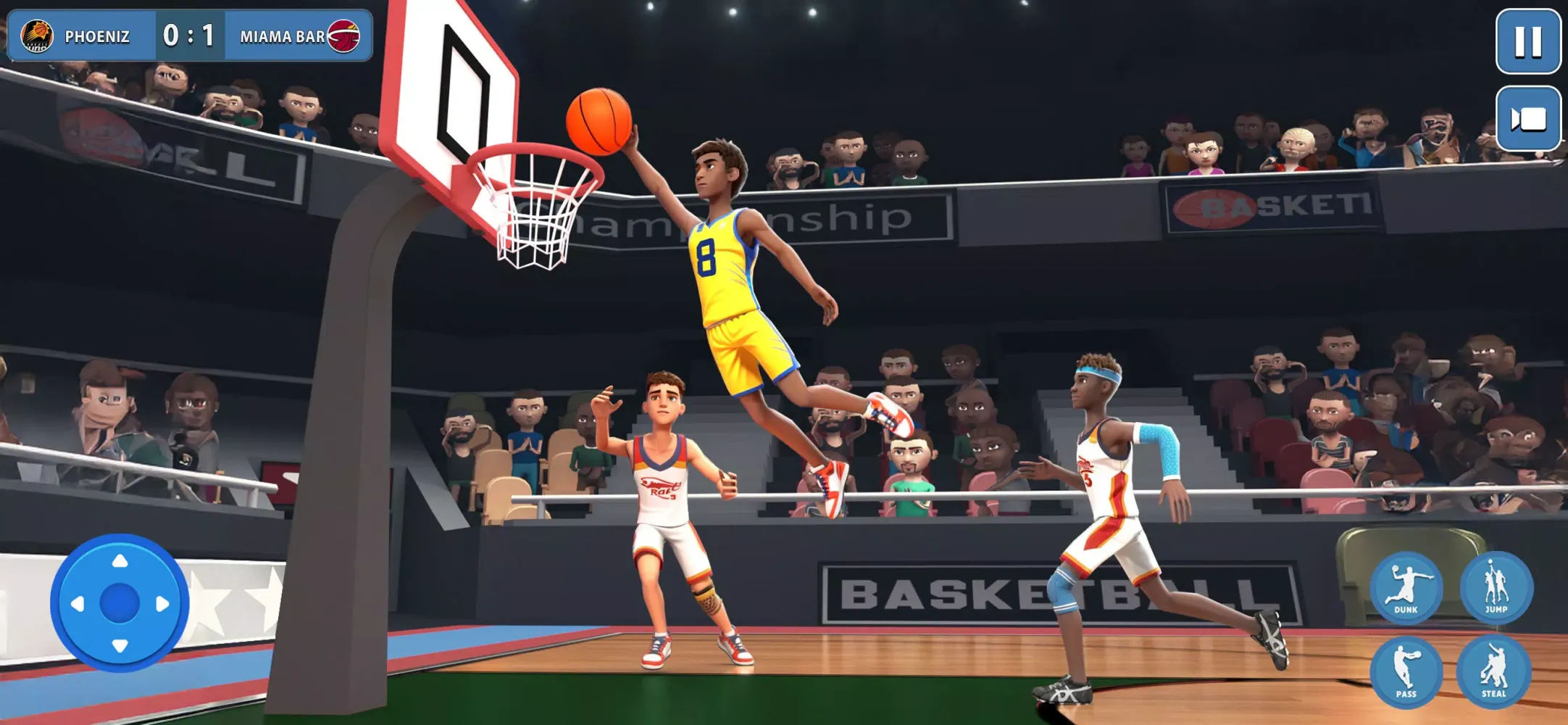Tap the joystick's left arrow
The width and height of the screenshot is (1568, 725).
[x=78, y=603]
